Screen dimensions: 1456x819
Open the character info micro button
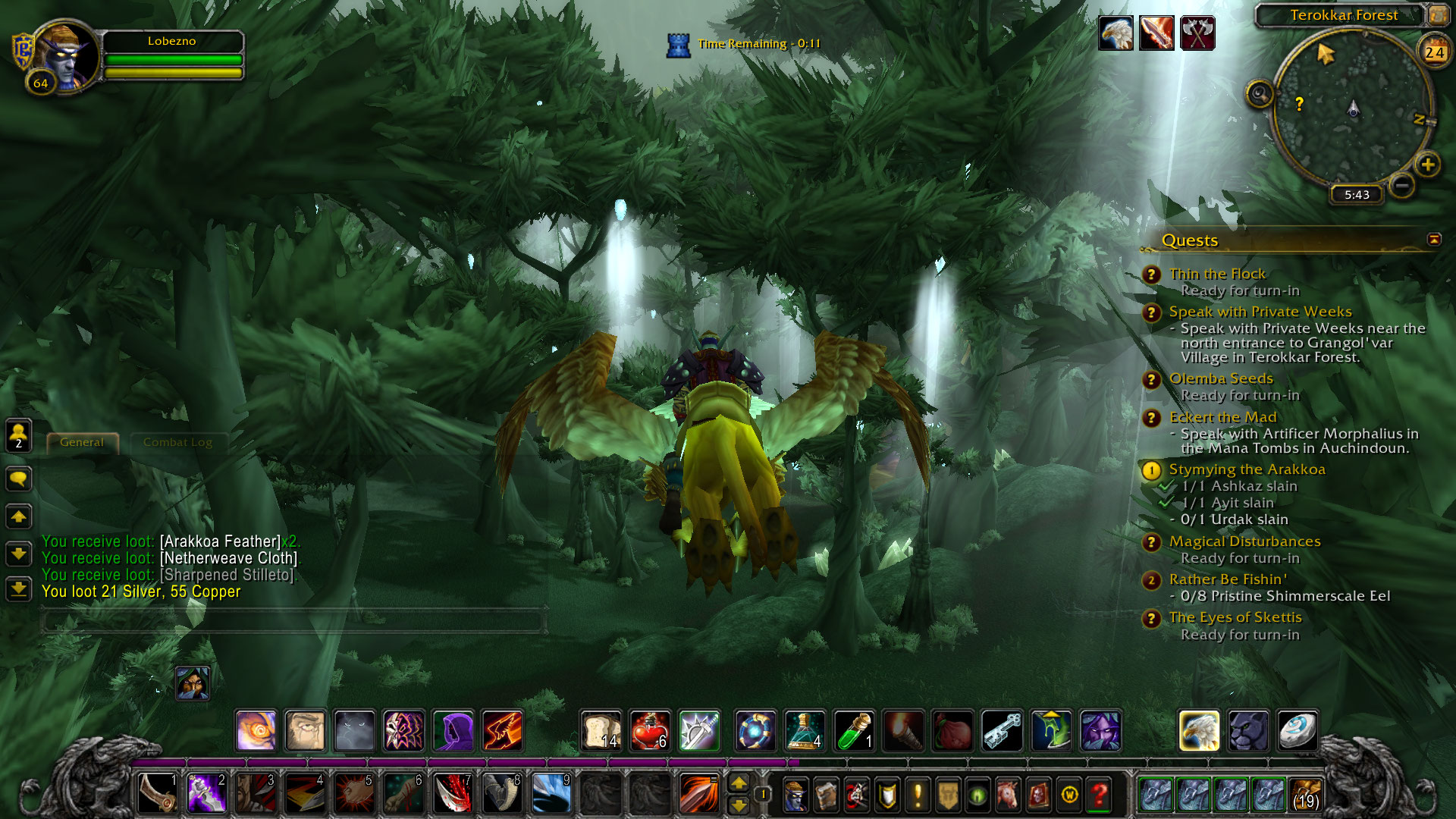click(x=795, y=795)
